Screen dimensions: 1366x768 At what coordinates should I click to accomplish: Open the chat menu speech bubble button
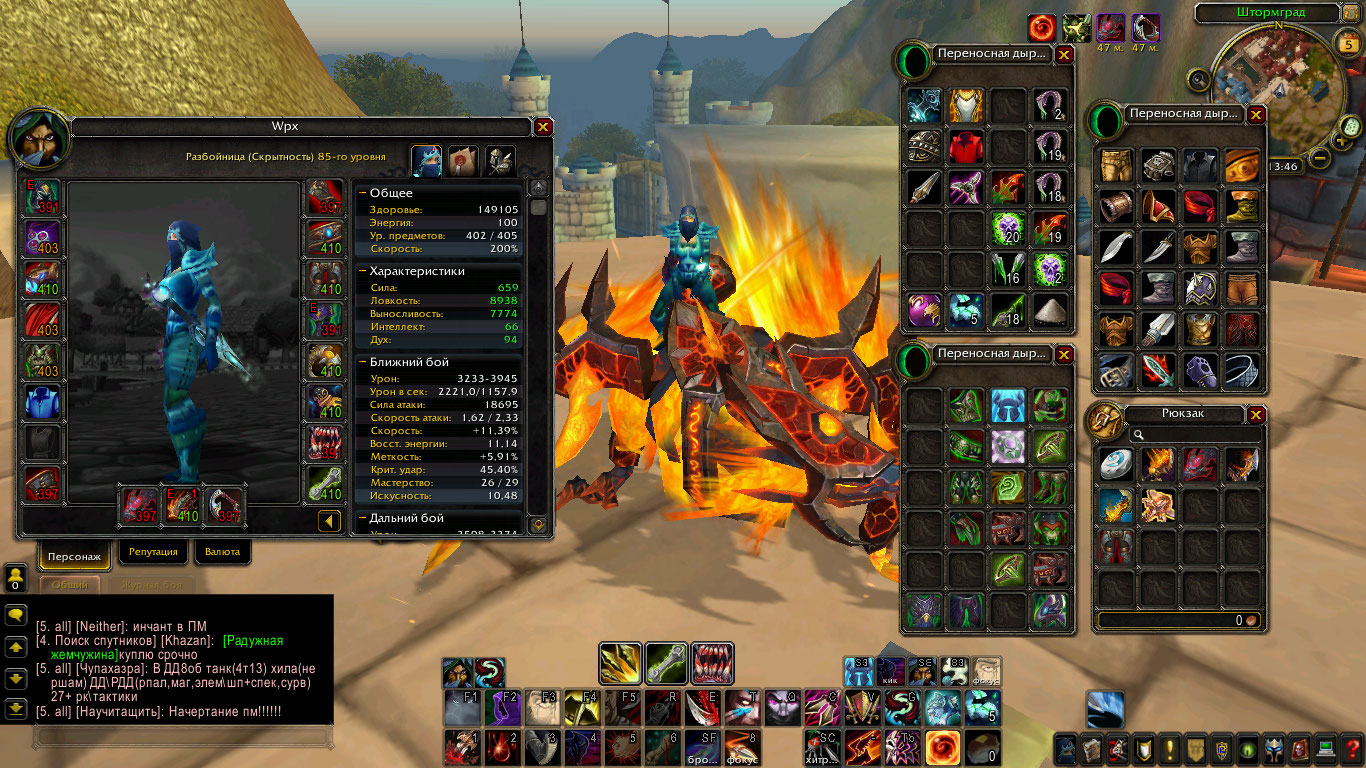pyautogui.click(x=15, y=615)
